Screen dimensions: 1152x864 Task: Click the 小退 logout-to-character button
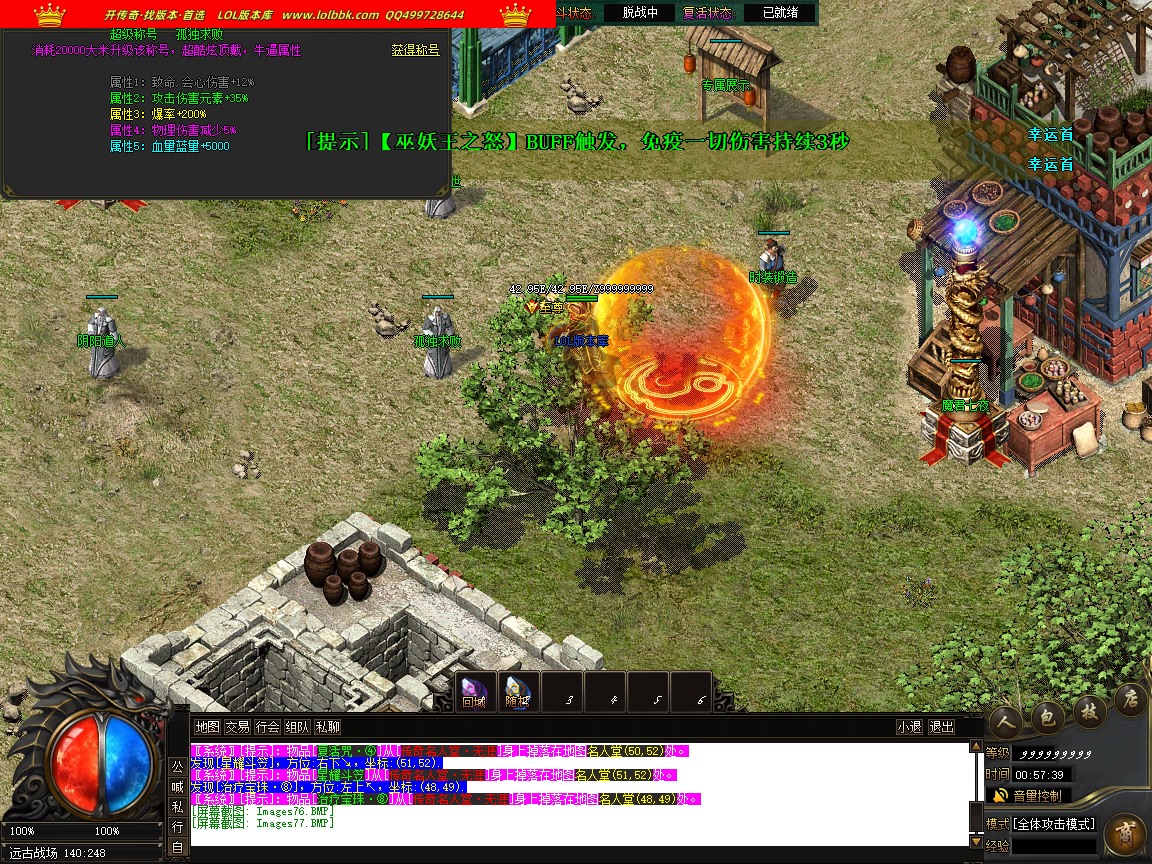click(909, 727)
